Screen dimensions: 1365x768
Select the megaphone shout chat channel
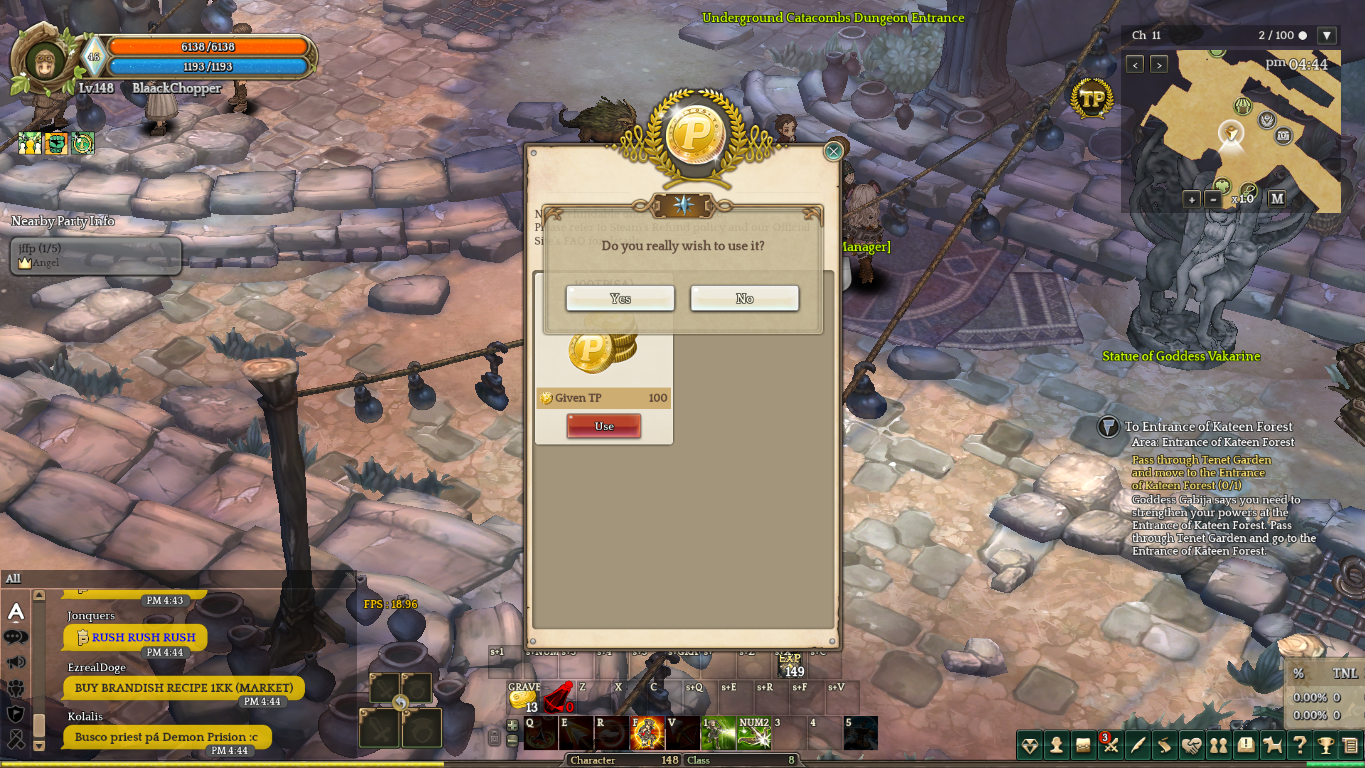pyautogui.click(x=16, y=662)
